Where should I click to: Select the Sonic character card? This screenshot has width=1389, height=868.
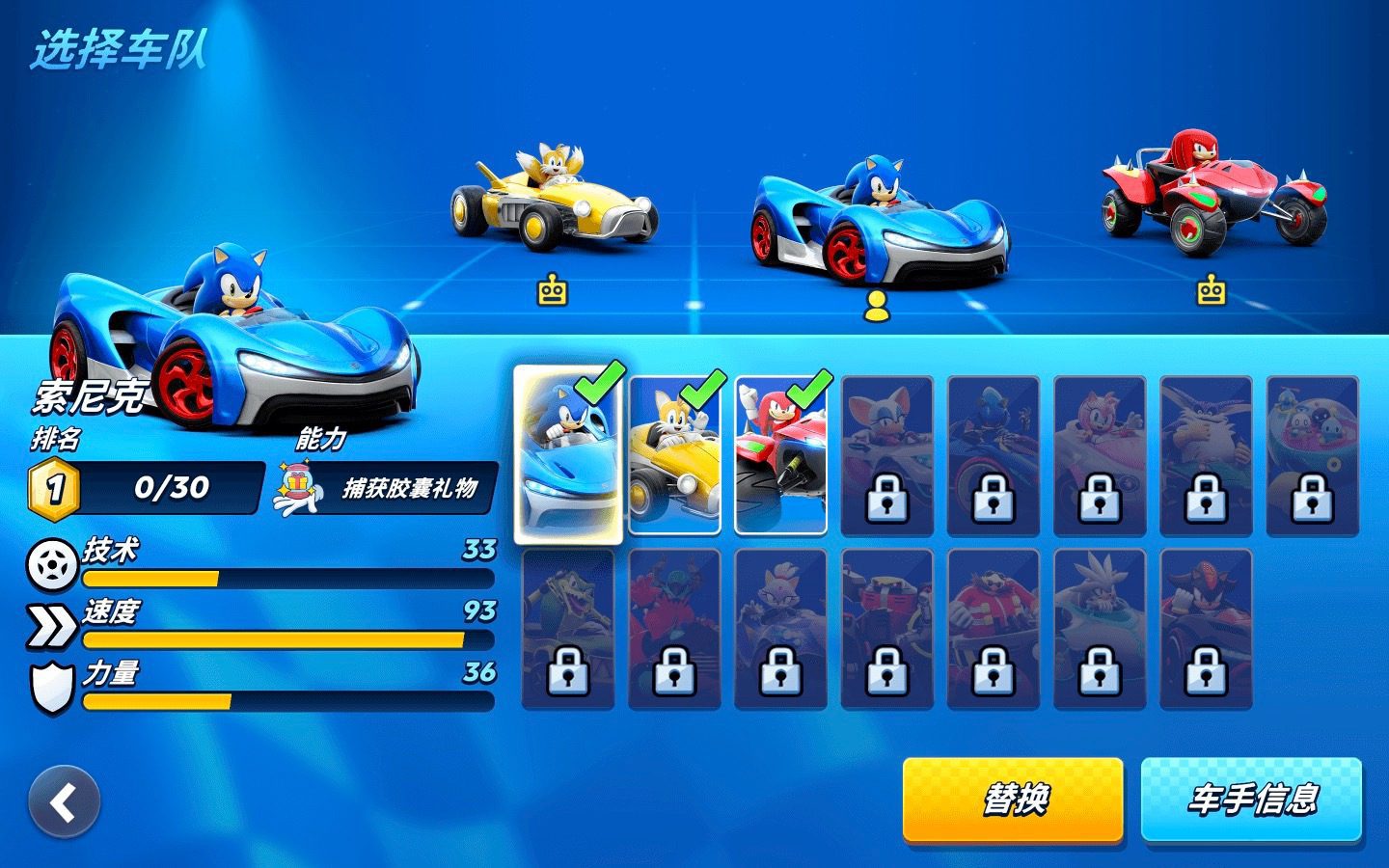pos(568,454)
